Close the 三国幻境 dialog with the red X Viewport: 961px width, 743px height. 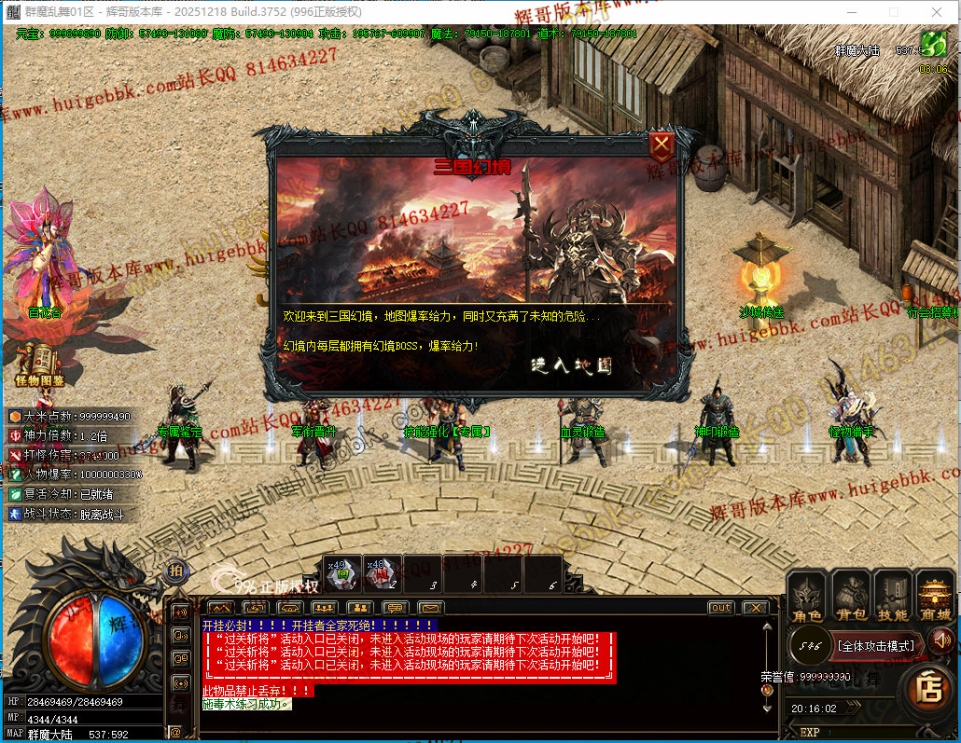pyautogui.click(x=661, y=147)
